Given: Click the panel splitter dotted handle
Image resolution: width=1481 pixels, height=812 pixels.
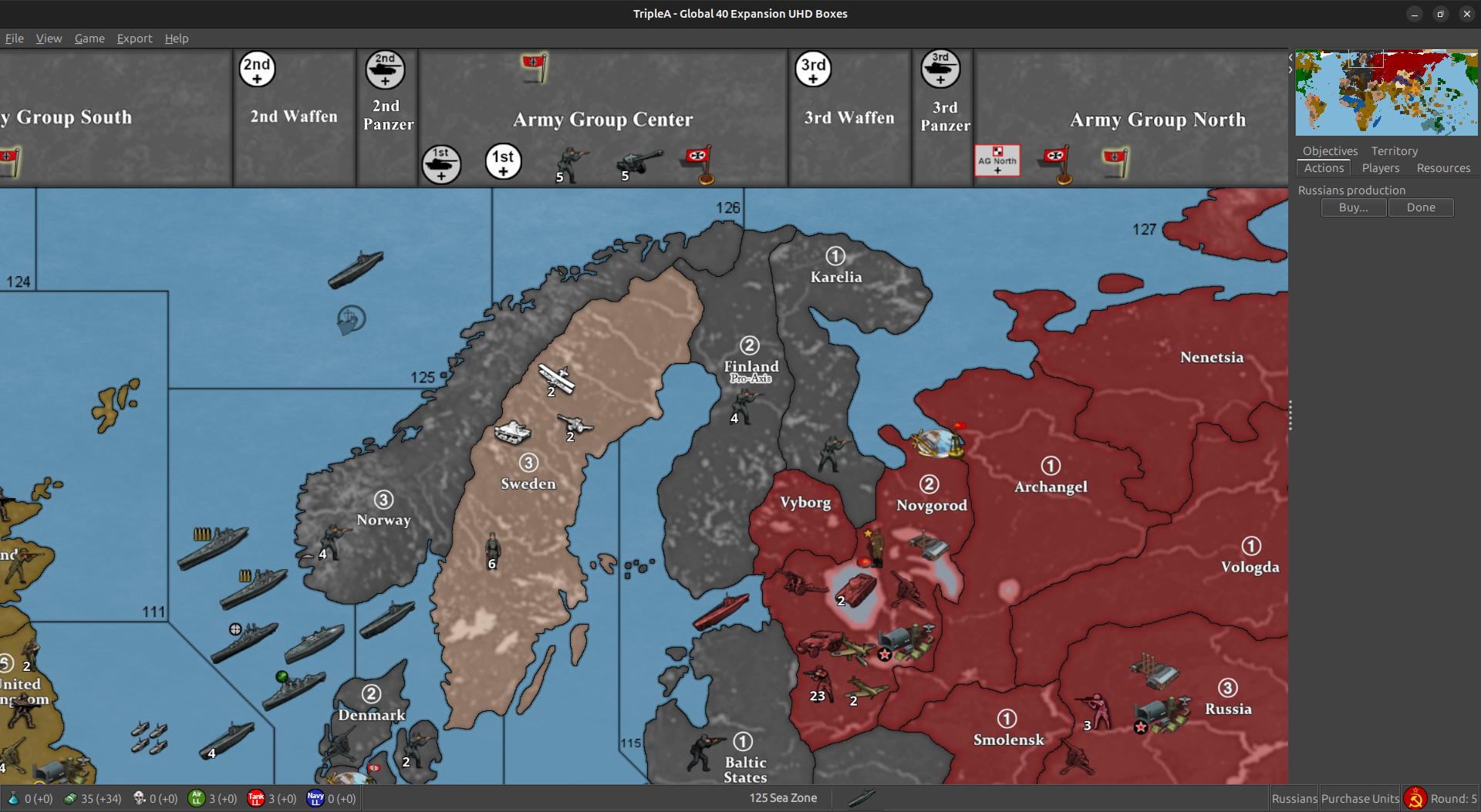Looking at the screenshot, I should coord(1290,415).
